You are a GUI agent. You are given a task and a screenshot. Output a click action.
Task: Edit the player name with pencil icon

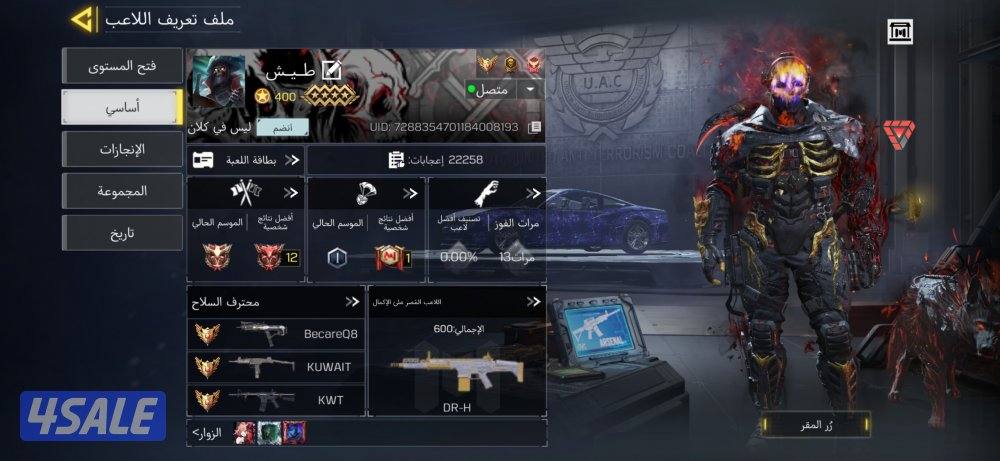point(330,70)
